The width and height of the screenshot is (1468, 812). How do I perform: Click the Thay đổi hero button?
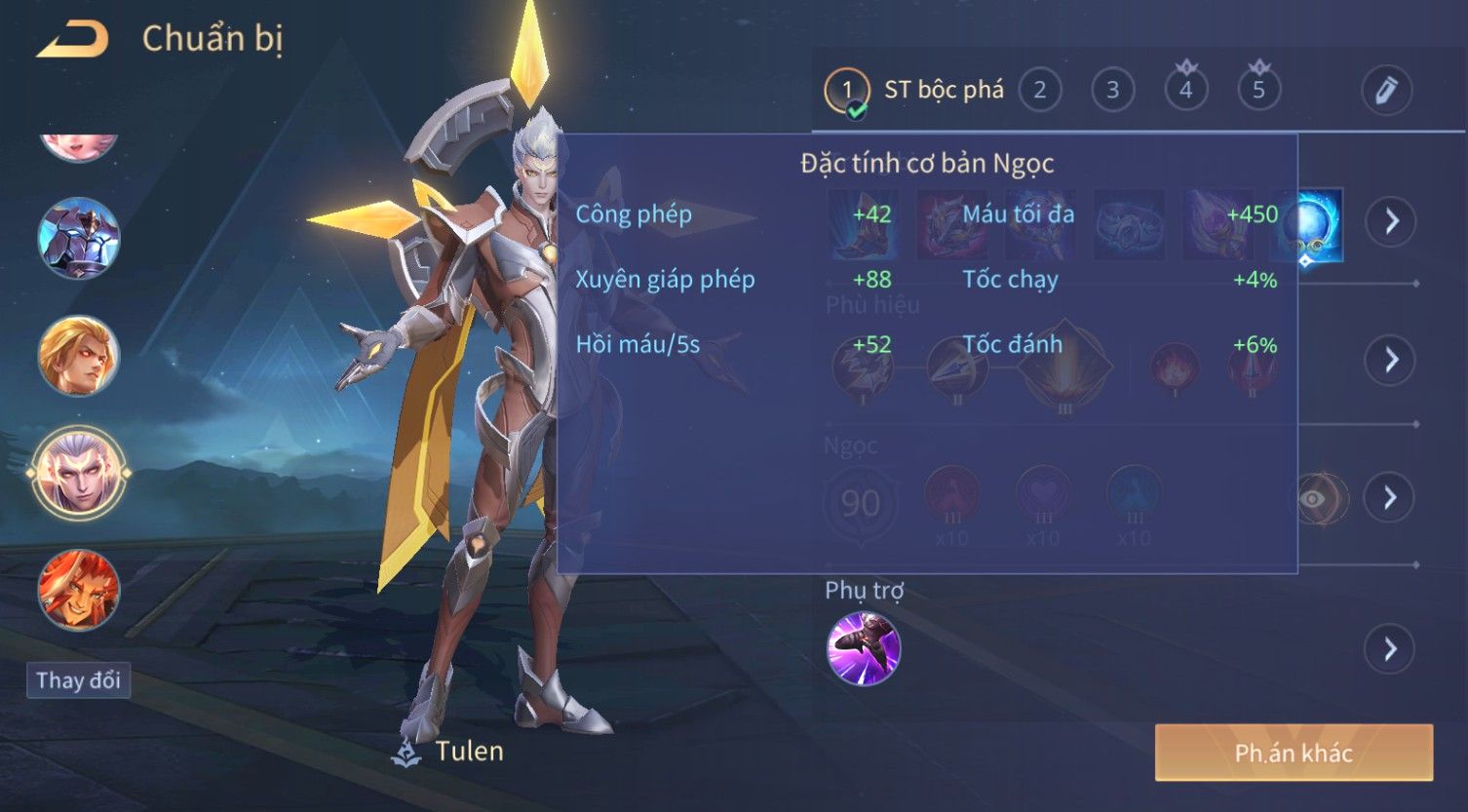[x=78, y=679]
